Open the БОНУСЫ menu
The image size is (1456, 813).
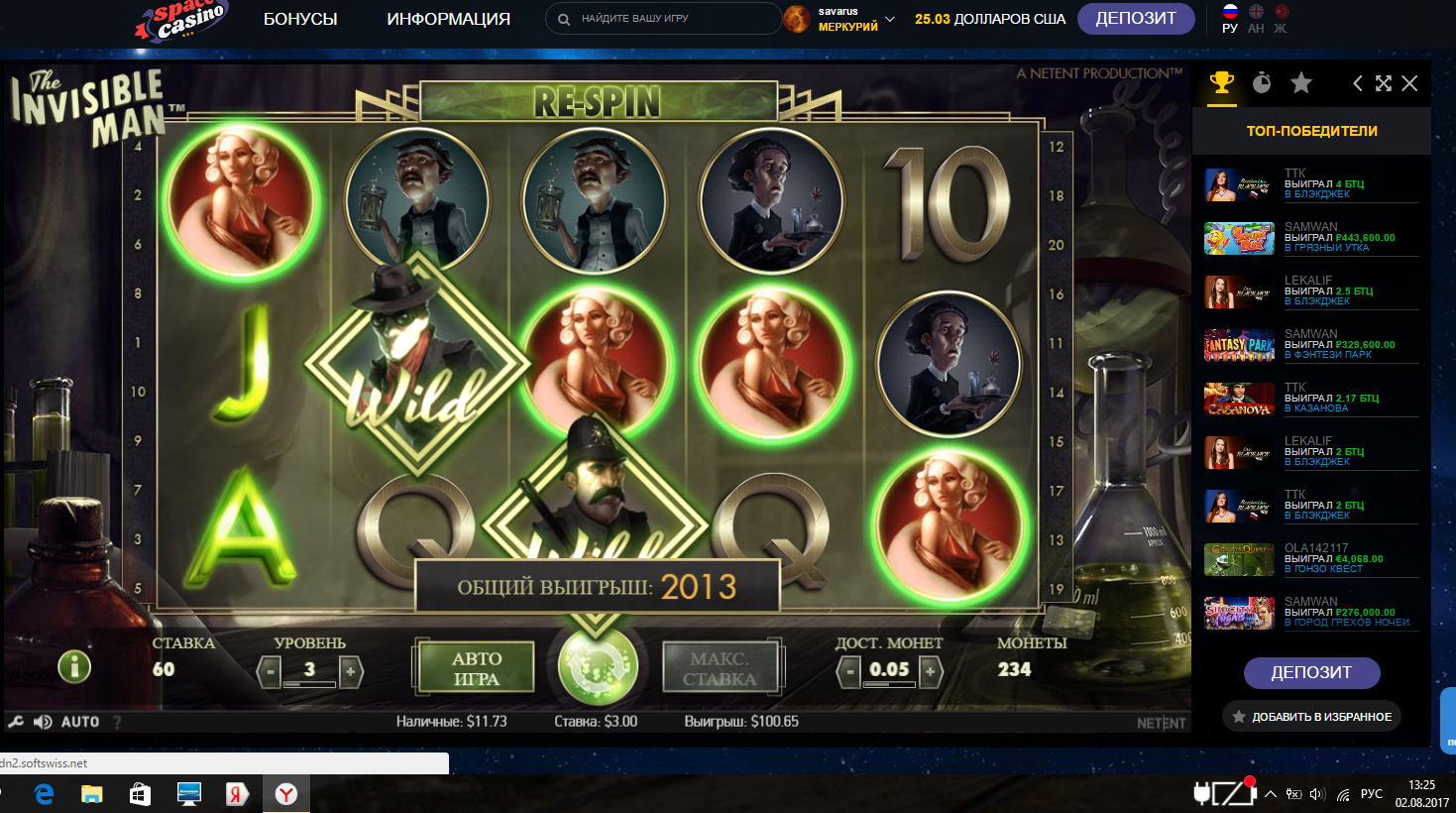pos(300,19)
